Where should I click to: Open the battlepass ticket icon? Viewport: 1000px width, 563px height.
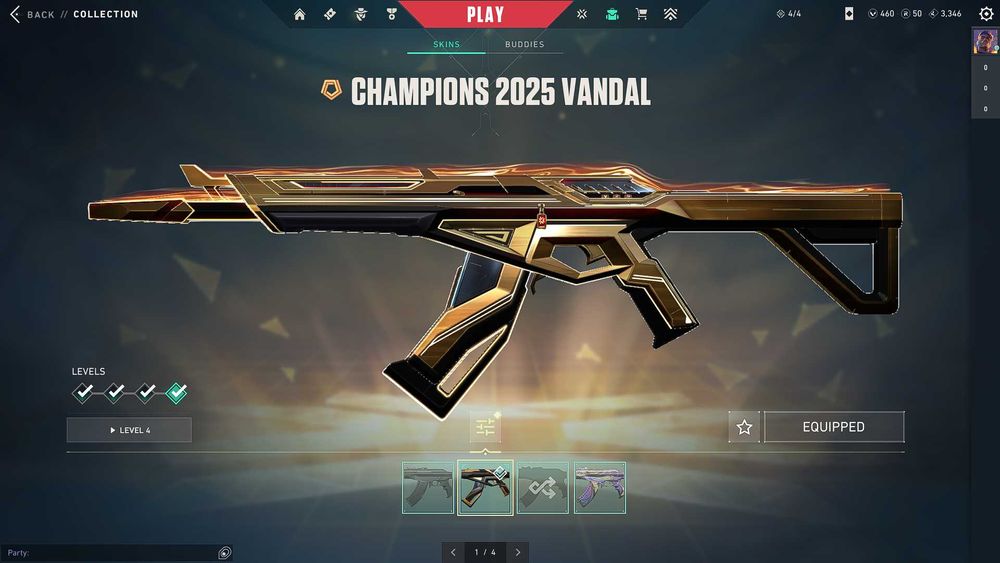[x=330, y=14]
